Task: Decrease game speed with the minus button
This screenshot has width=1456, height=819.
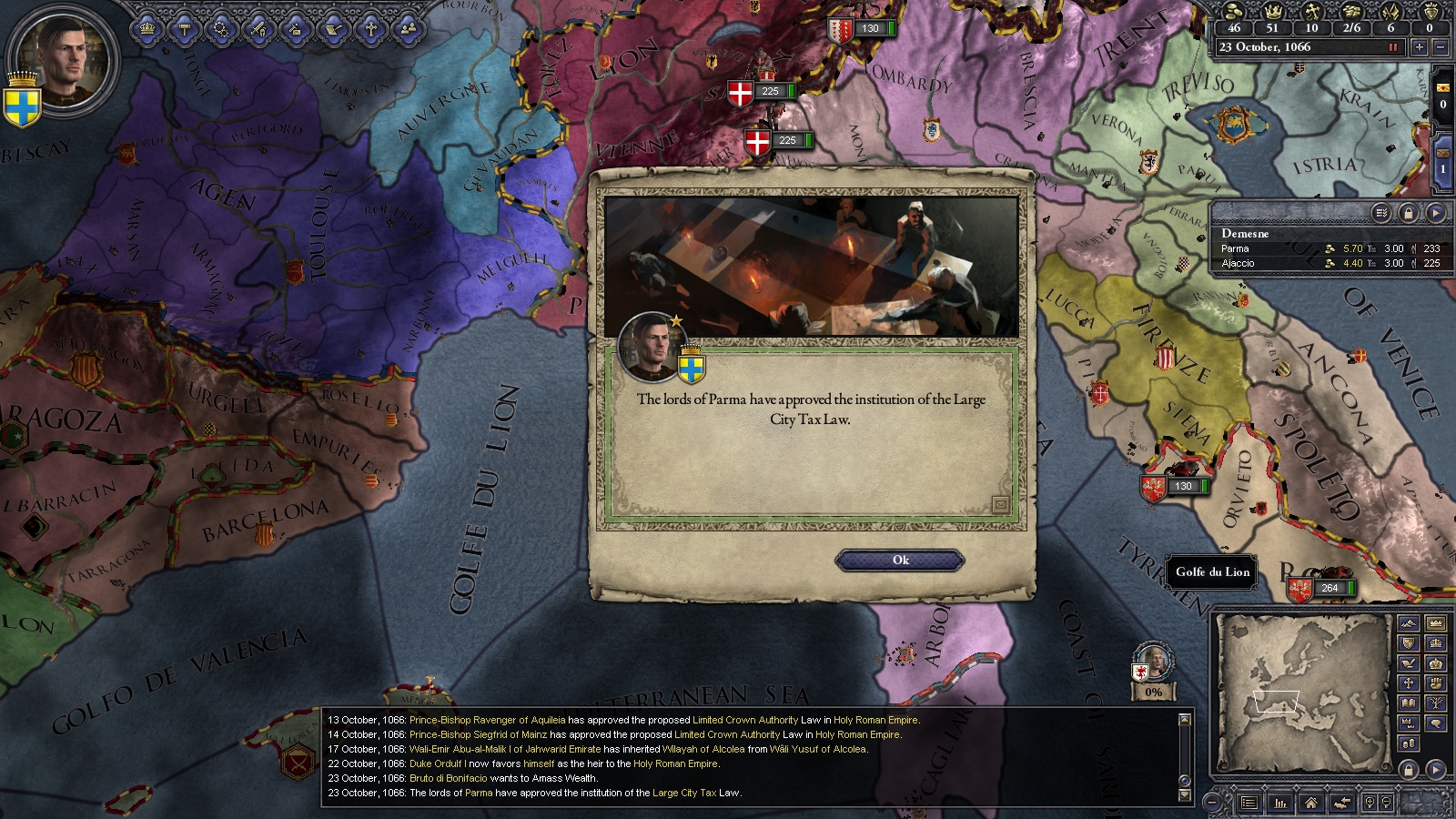Action: tap(1441, 47)
